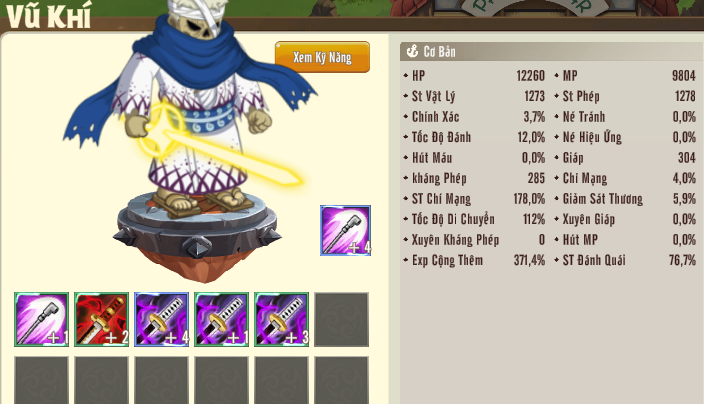Image resolution: width=704 pixels, height=404 pixels.
Task: Select the +1 staff in inventory
Action: [x=42, y=320]
